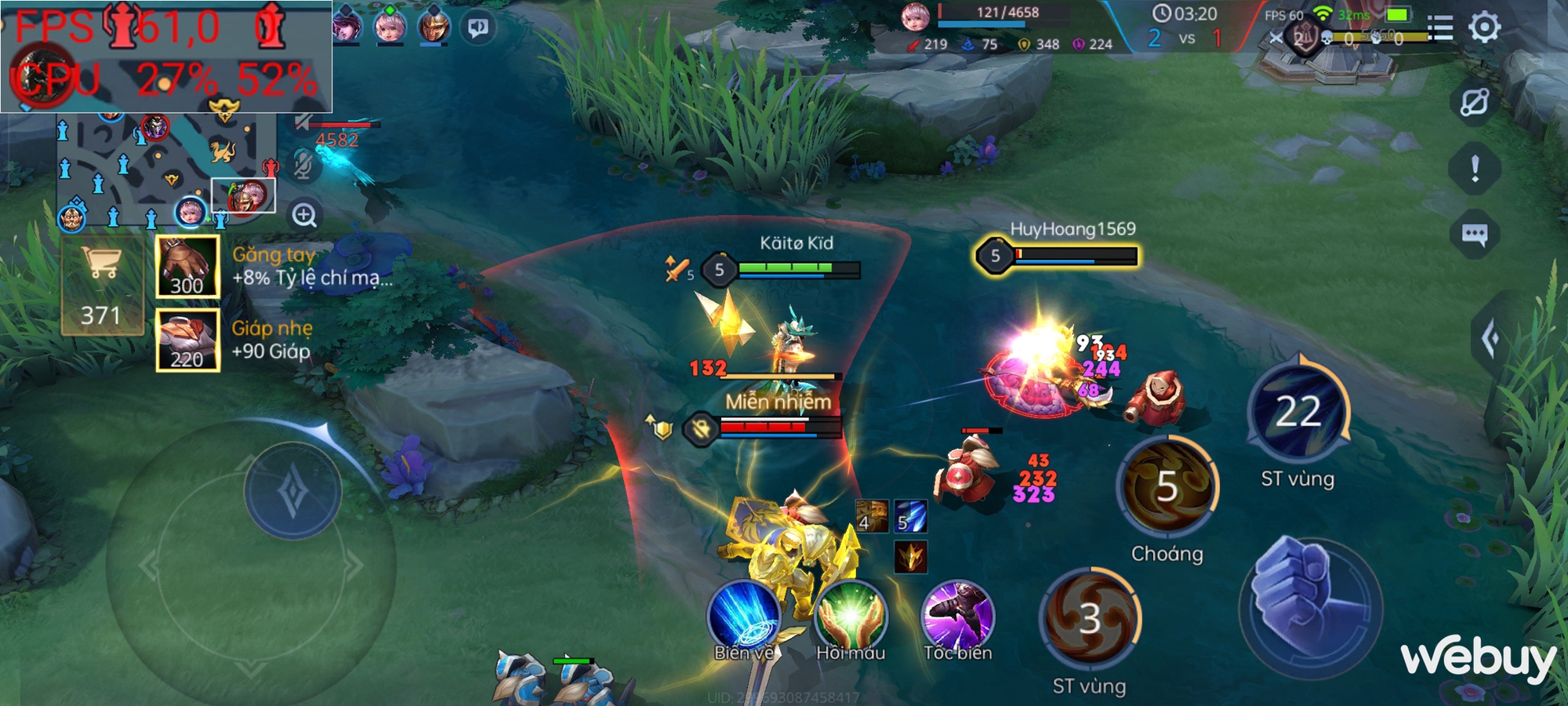Click the minimap magnifier zoom button

[x=304, y=215]
